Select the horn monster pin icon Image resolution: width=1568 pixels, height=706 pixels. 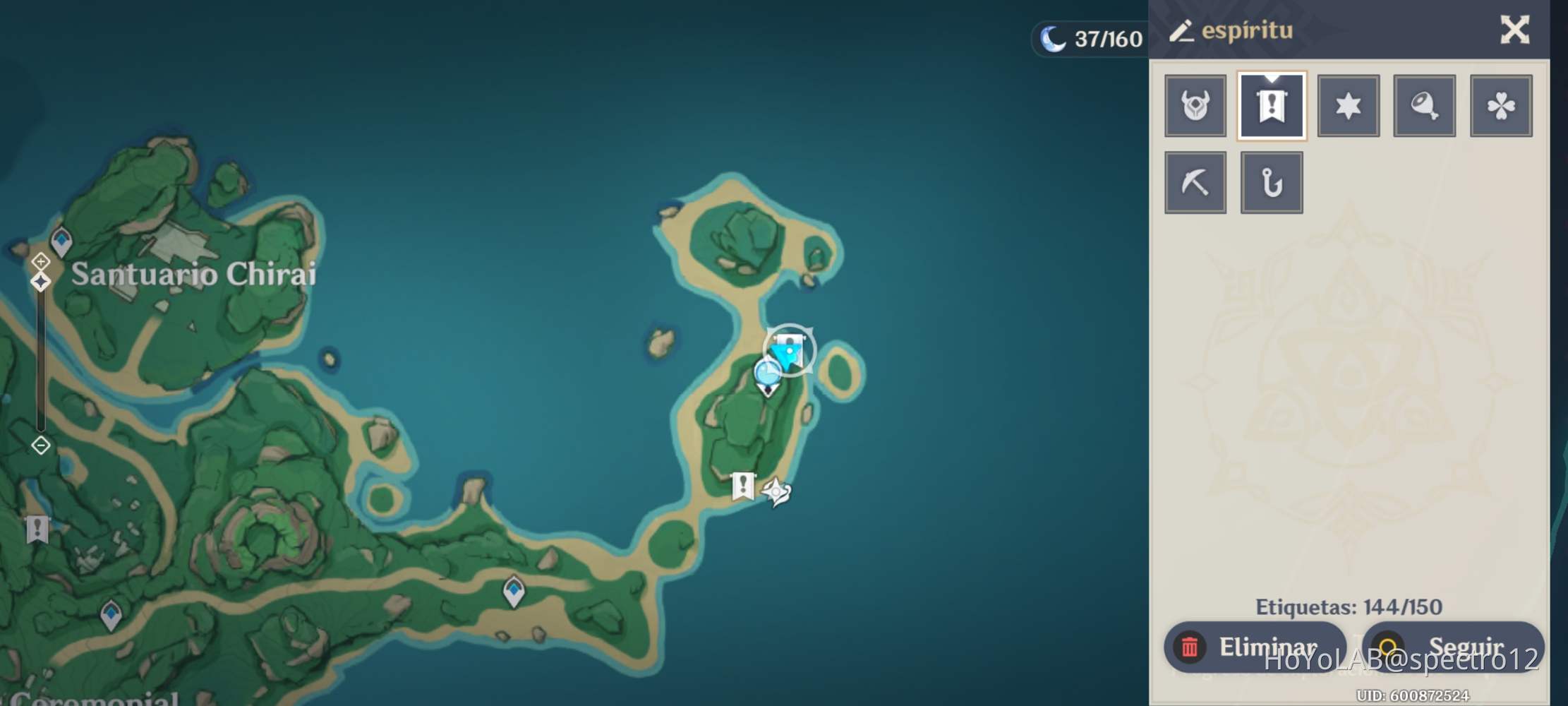[1194, 106]
